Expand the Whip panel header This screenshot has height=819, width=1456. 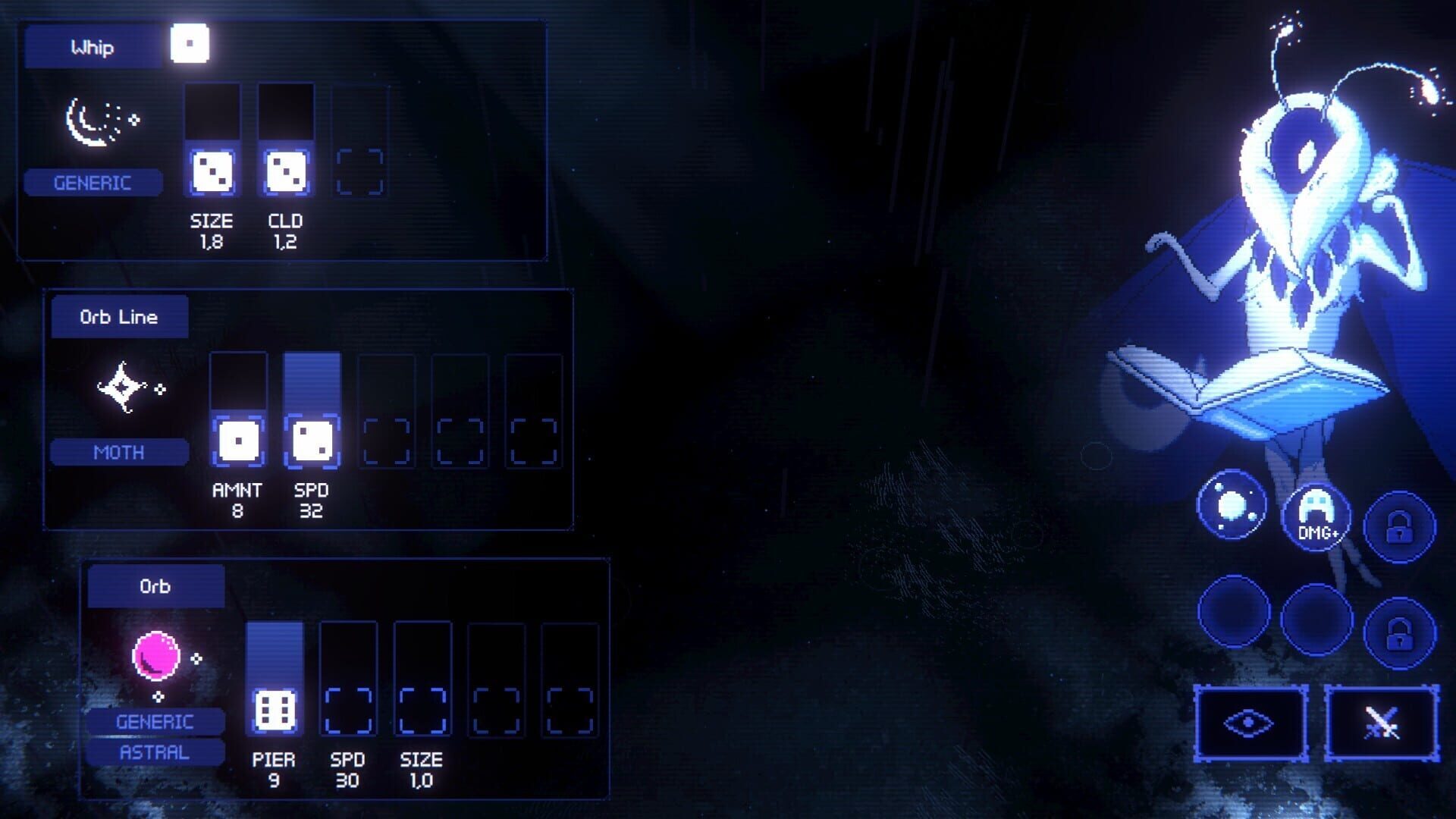coord(93,47)
